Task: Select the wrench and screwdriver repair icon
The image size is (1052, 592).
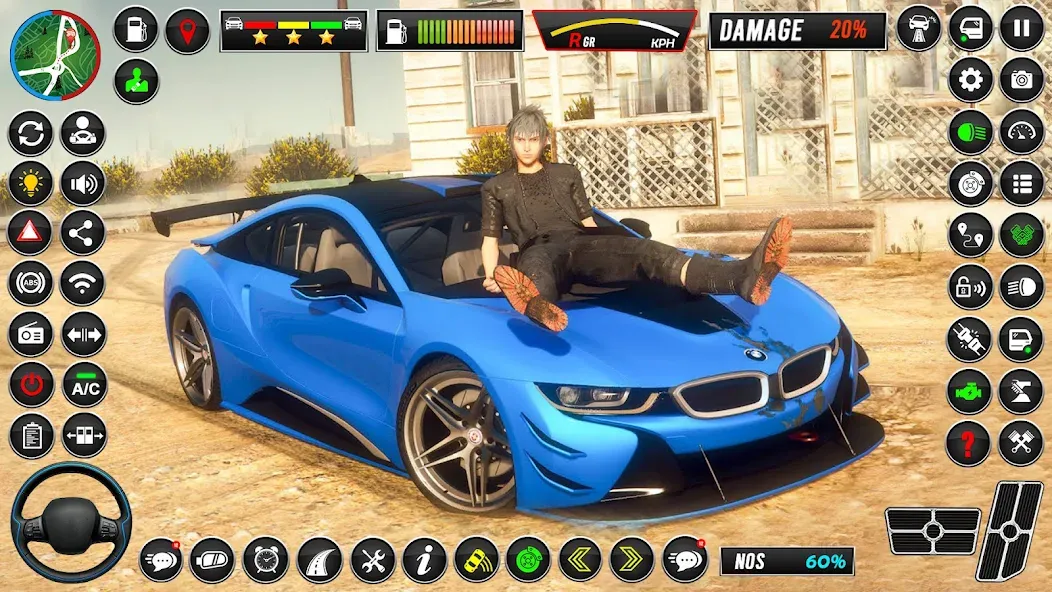Action: tap(372, 560)
